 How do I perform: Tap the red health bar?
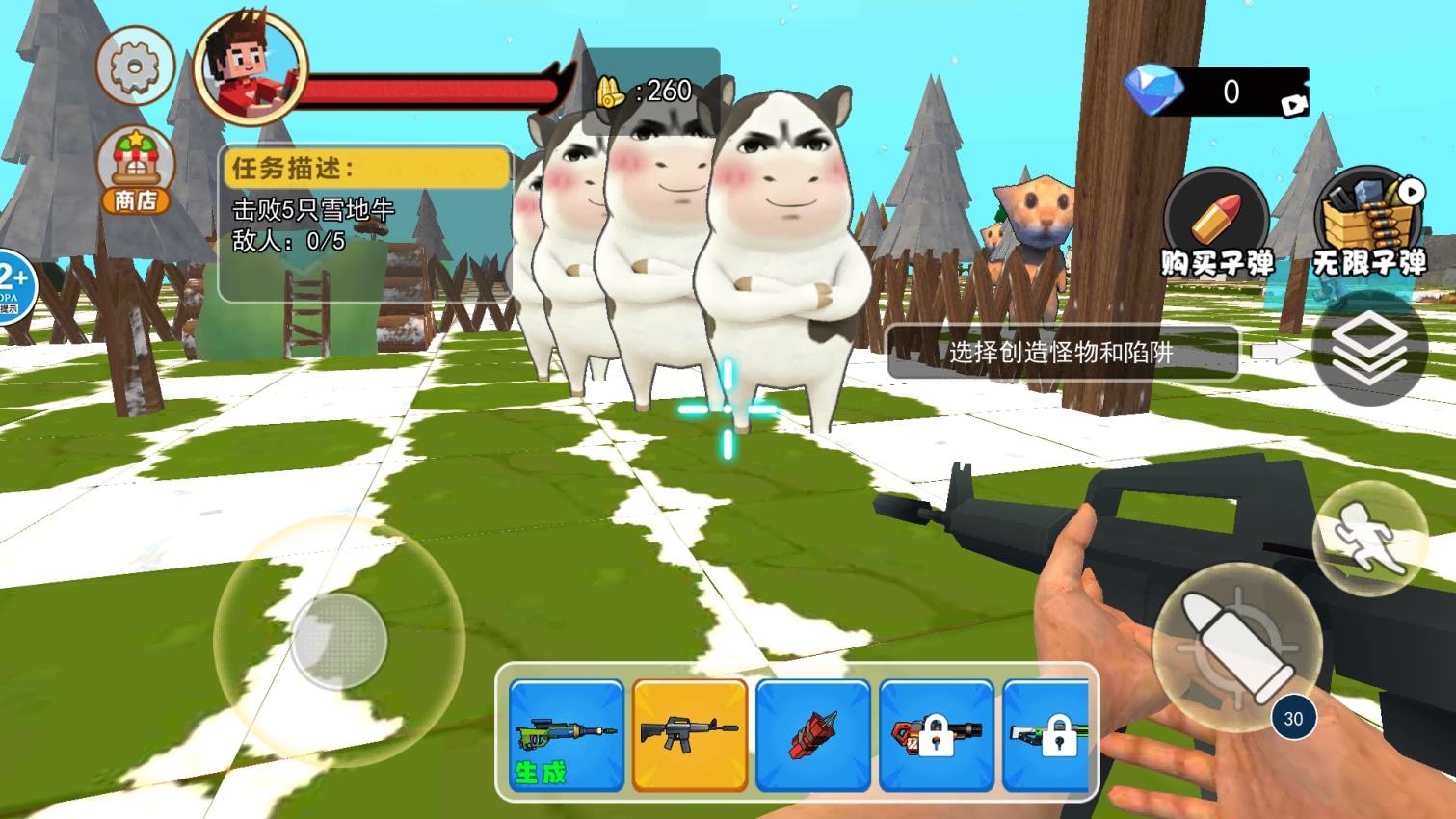pos(434,87)
